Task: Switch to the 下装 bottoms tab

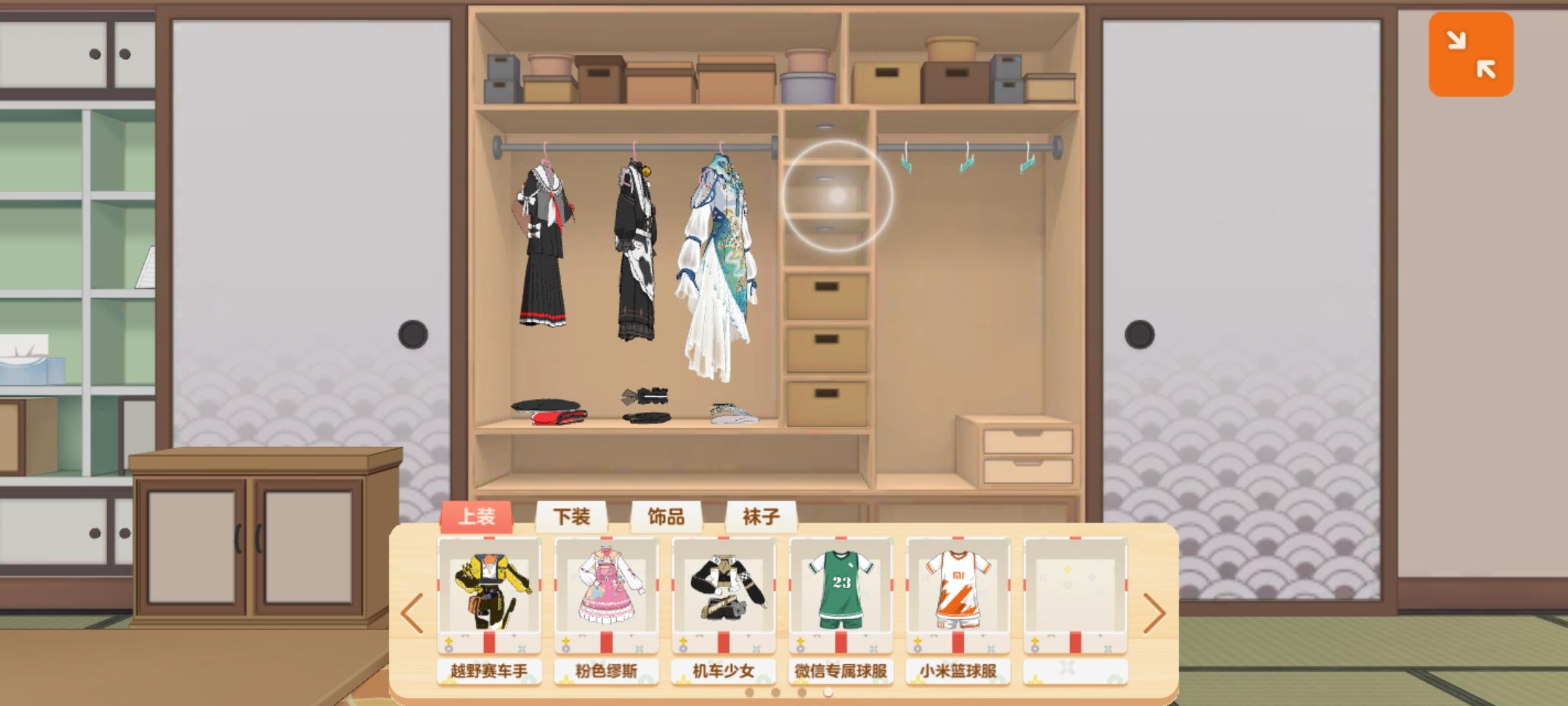Action: [x=572, y=516]
